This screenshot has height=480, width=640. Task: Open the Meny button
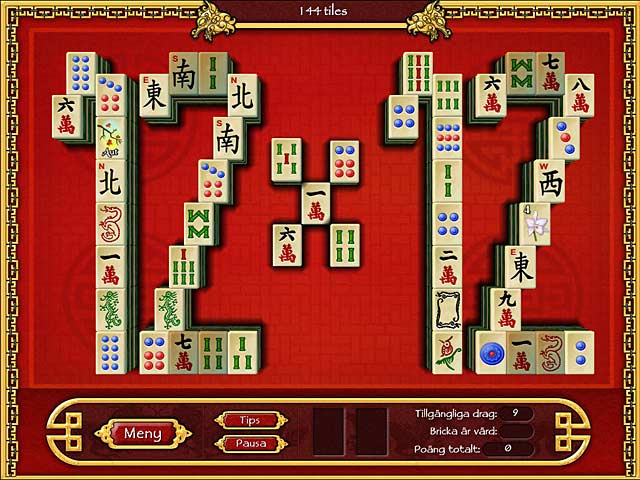pyautogui.click(x=142, y=433)
